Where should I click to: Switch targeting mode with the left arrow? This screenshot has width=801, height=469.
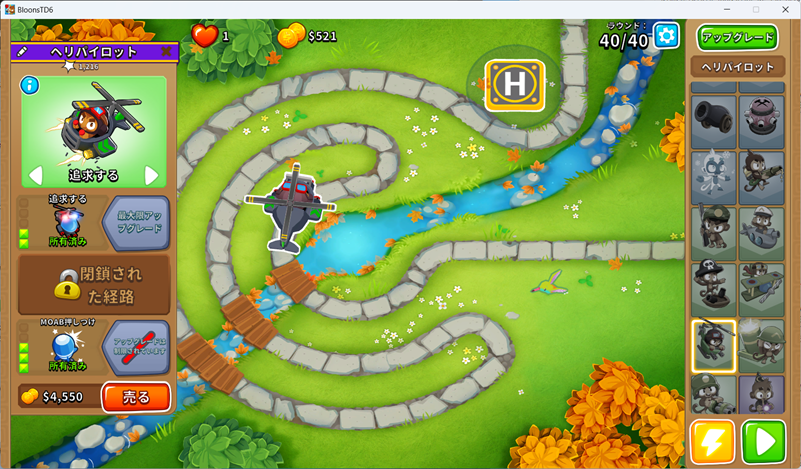point(35,176)
